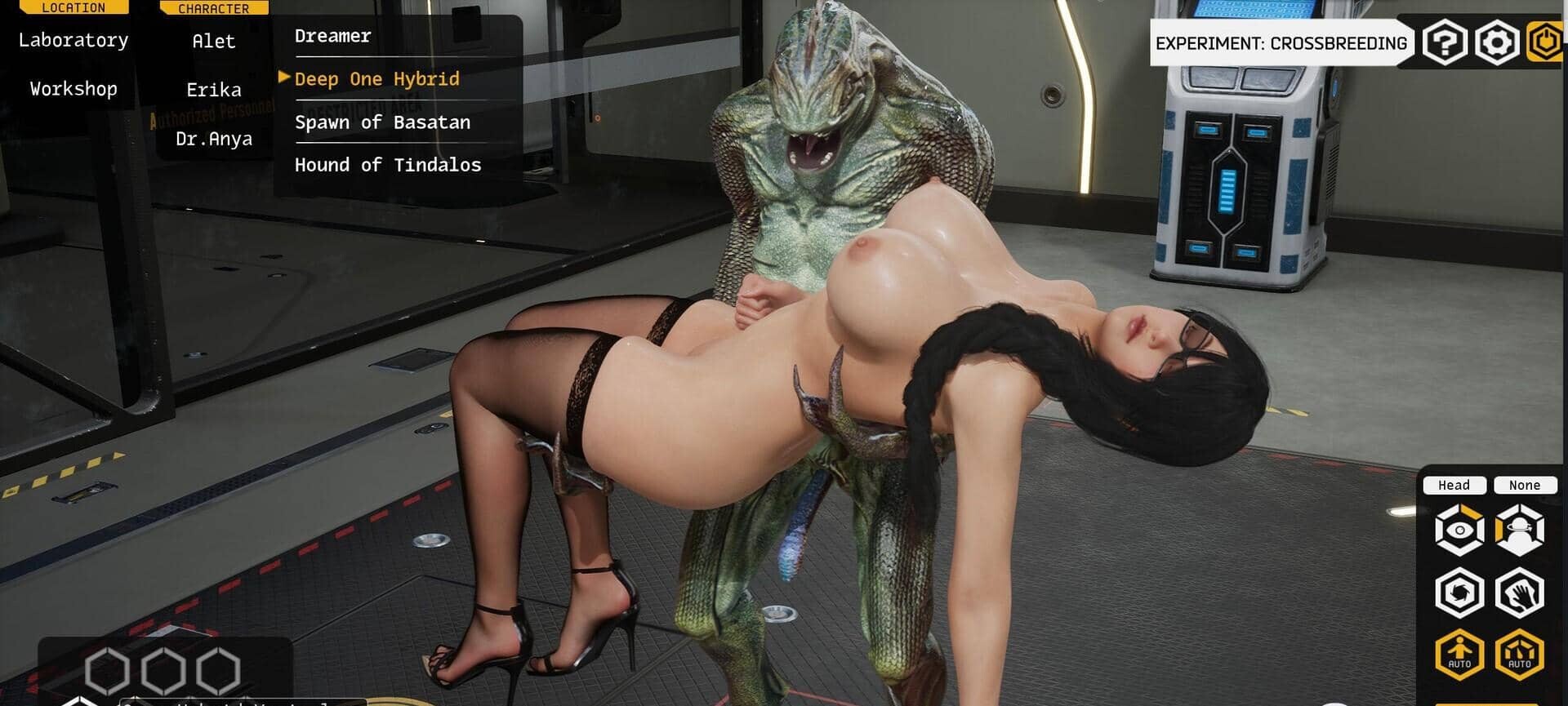Viewport: 1568px width, 706px height.
Task: Toggle the eye view icon
Action: click(x=1459, y=531)
